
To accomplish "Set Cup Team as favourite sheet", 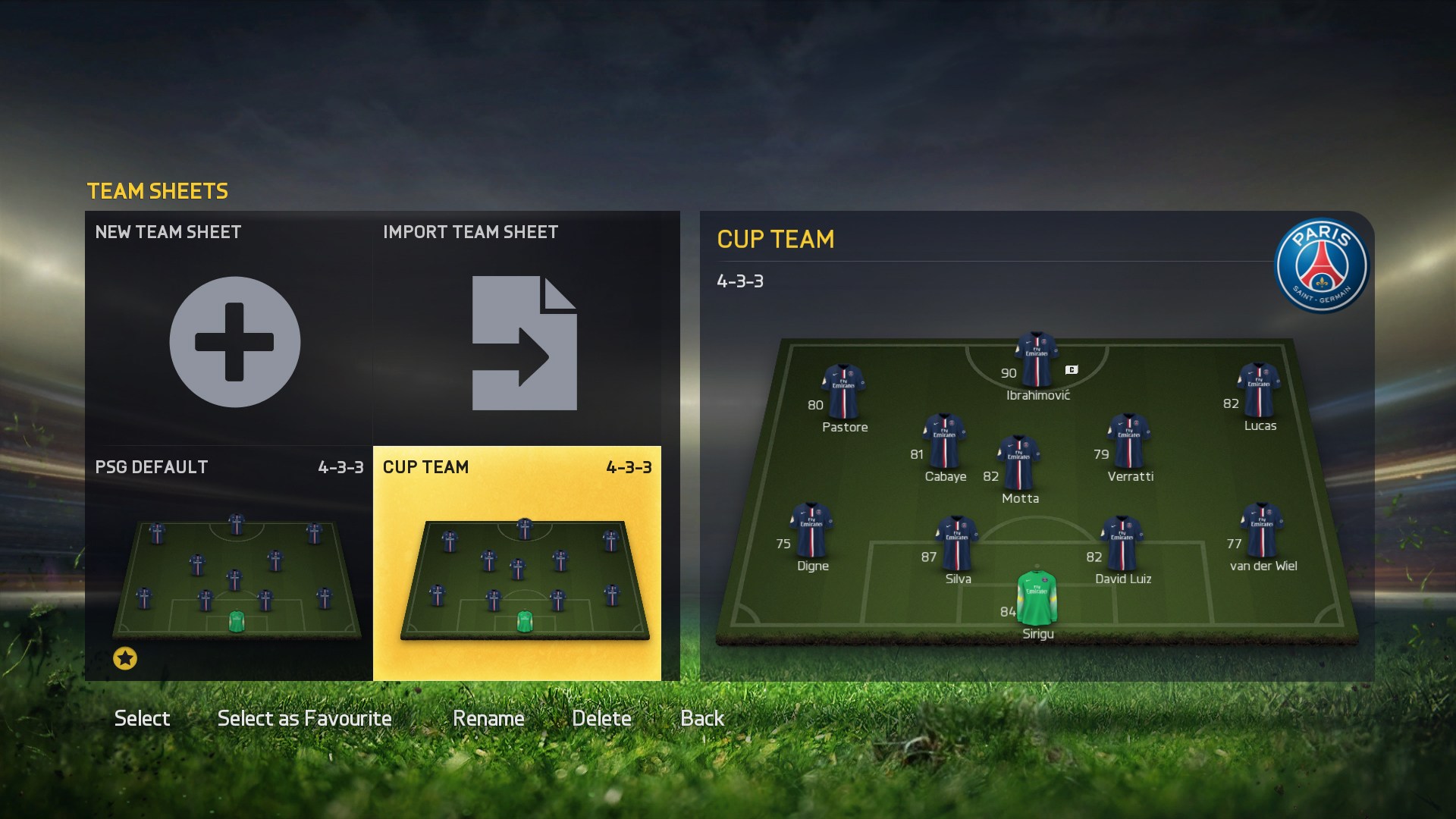I will tap(303, 717).
